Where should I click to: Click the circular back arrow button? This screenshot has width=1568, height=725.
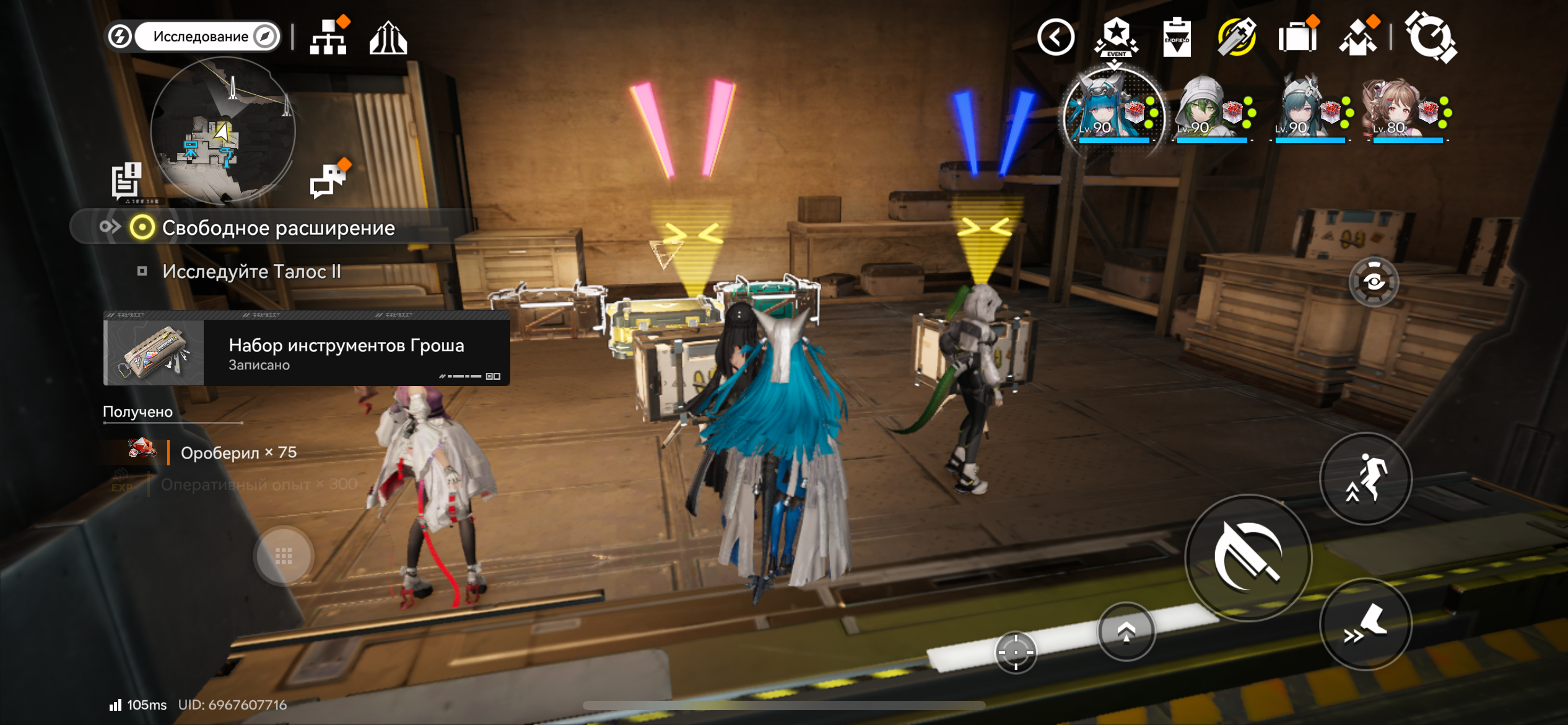1056,37
